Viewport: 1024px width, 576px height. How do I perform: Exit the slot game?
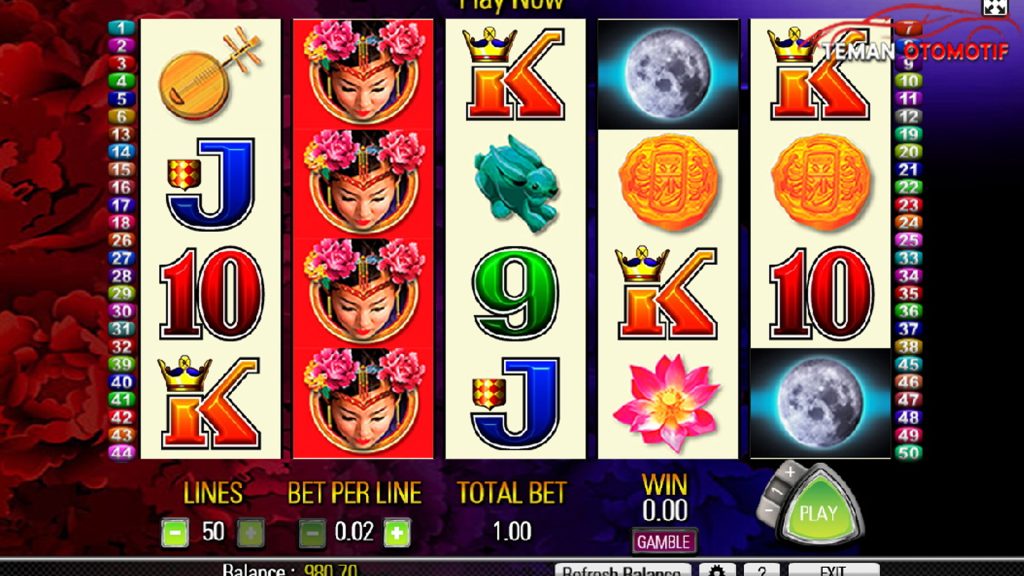click(x=833, y=570)
